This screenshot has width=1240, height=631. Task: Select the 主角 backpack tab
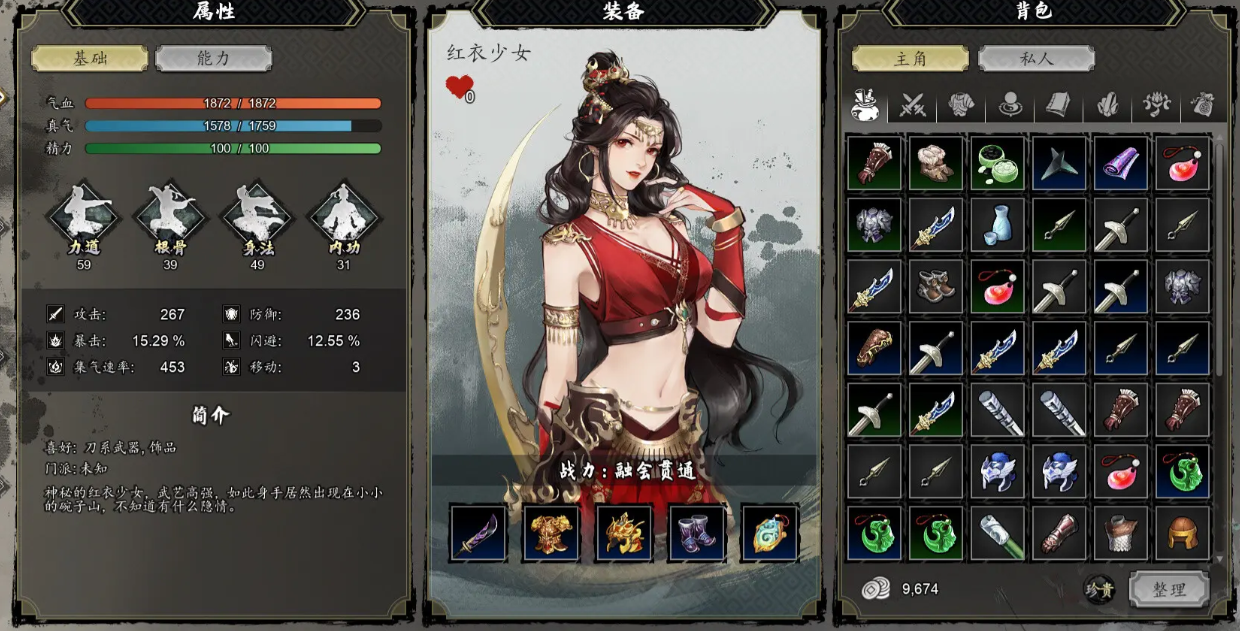point(910,58)
